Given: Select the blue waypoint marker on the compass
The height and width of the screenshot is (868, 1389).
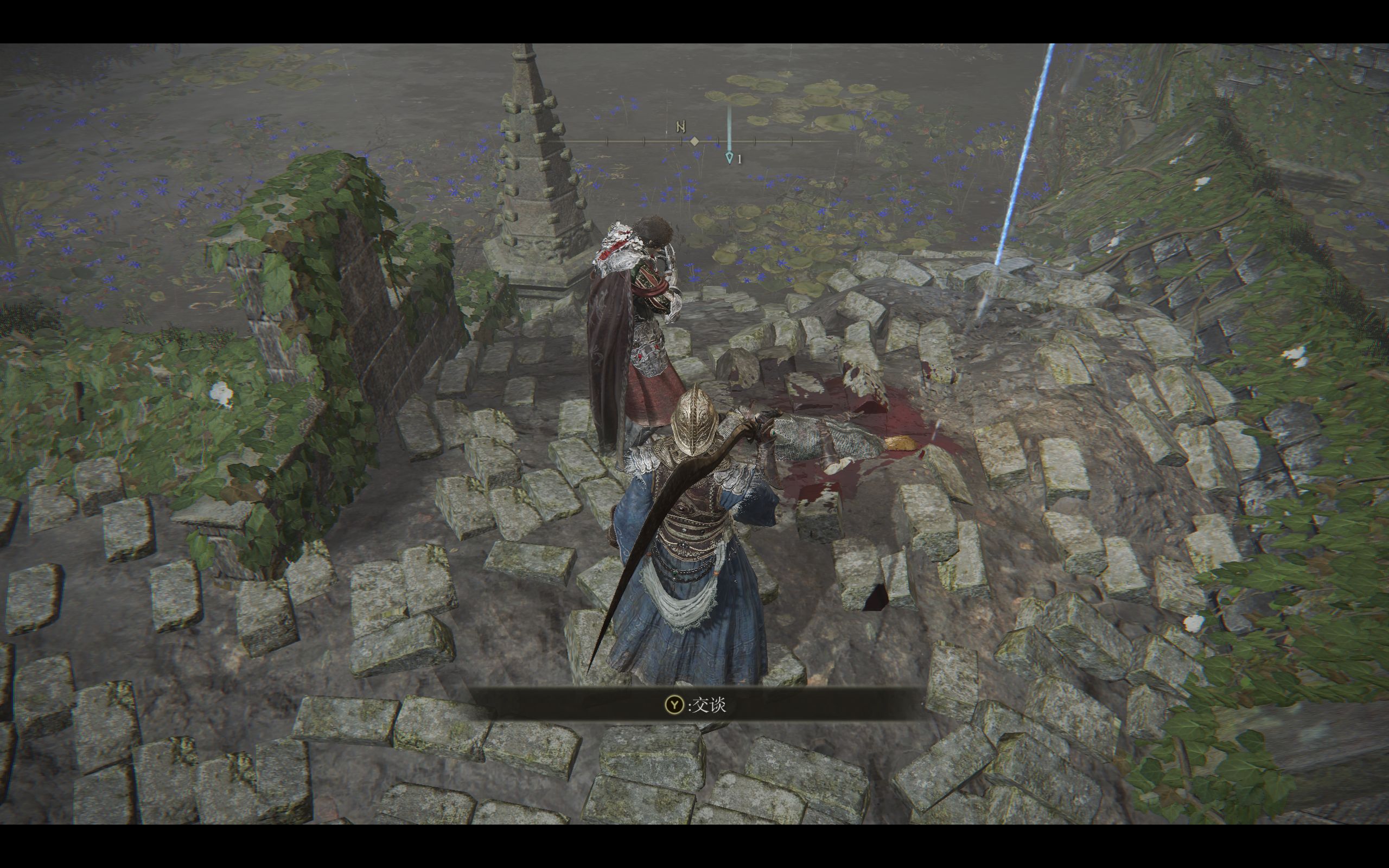Looking at the screenshot, I should (x=729, y=157).
